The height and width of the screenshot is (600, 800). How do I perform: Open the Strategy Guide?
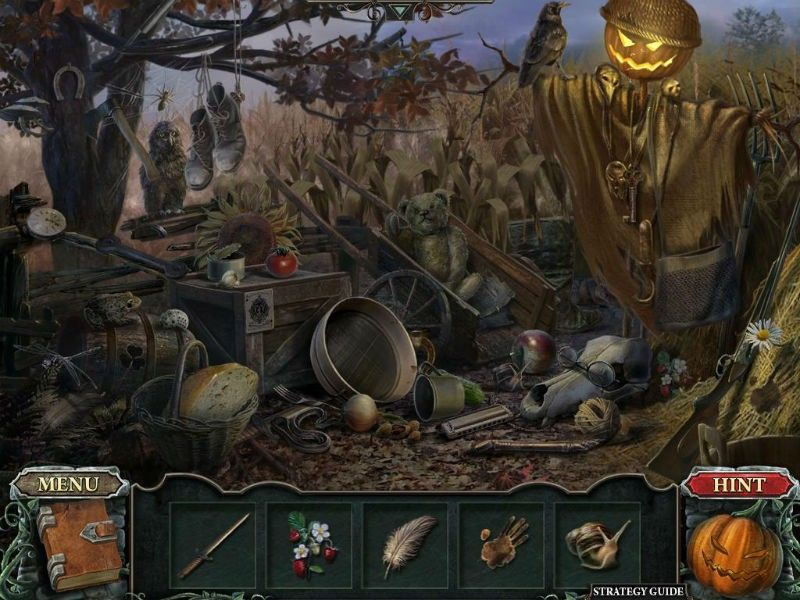coord(637,591)
